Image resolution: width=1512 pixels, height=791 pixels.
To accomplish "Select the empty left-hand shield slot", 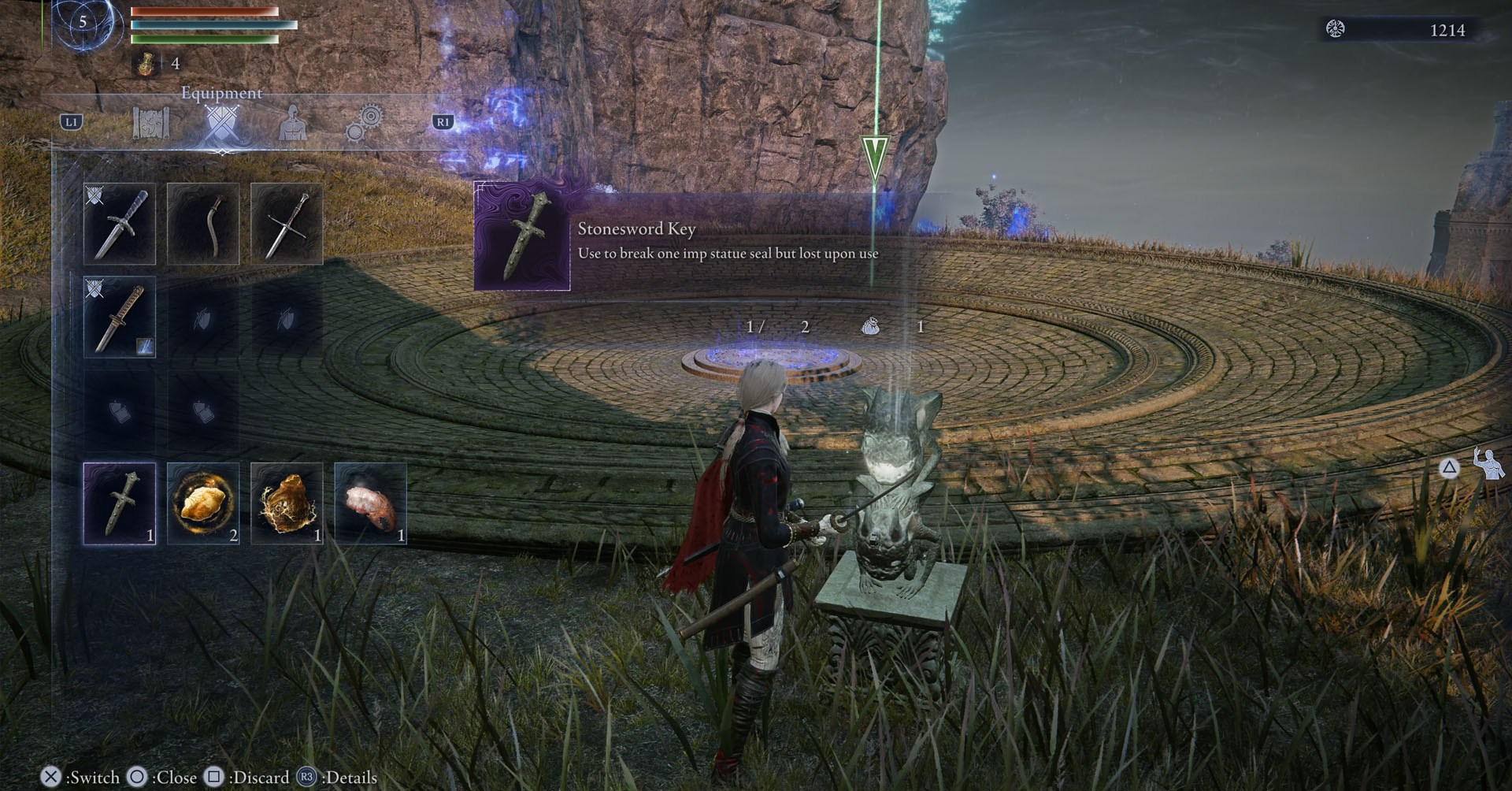I will pos(203,318).
